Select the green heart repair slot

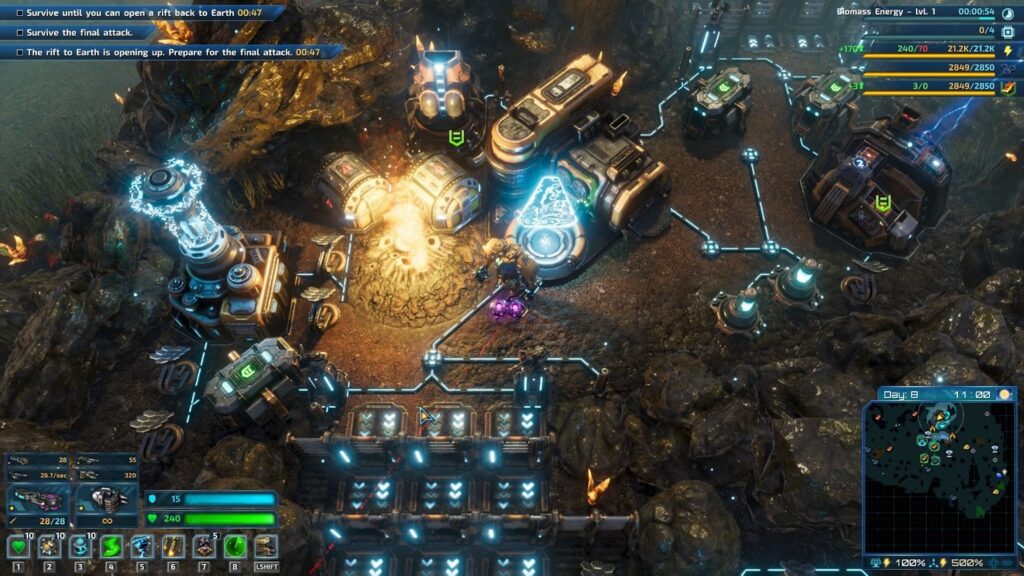[x=19, y=546]
